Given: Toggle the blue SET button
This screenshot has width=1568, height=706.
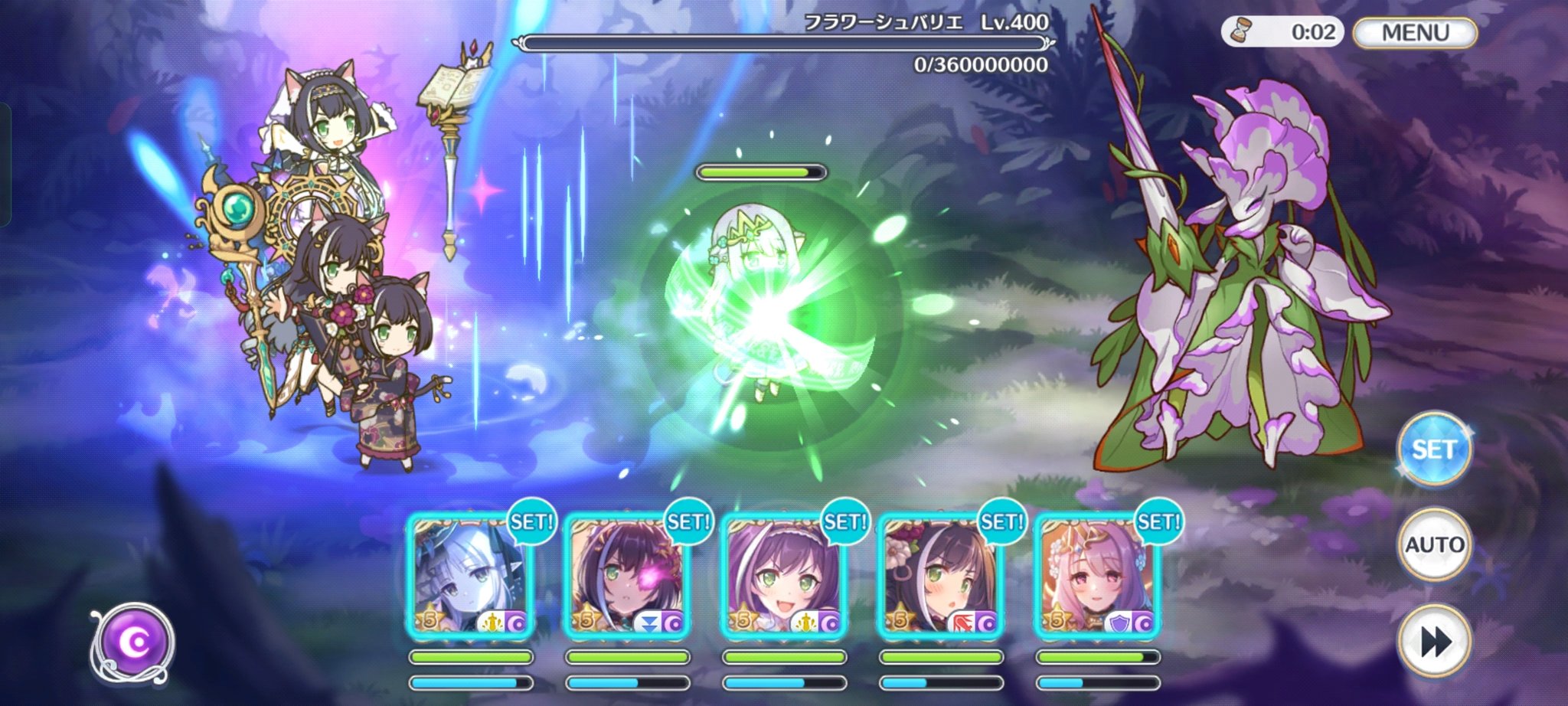Looking at the screenshot, I should click(x=1433, y=449).
